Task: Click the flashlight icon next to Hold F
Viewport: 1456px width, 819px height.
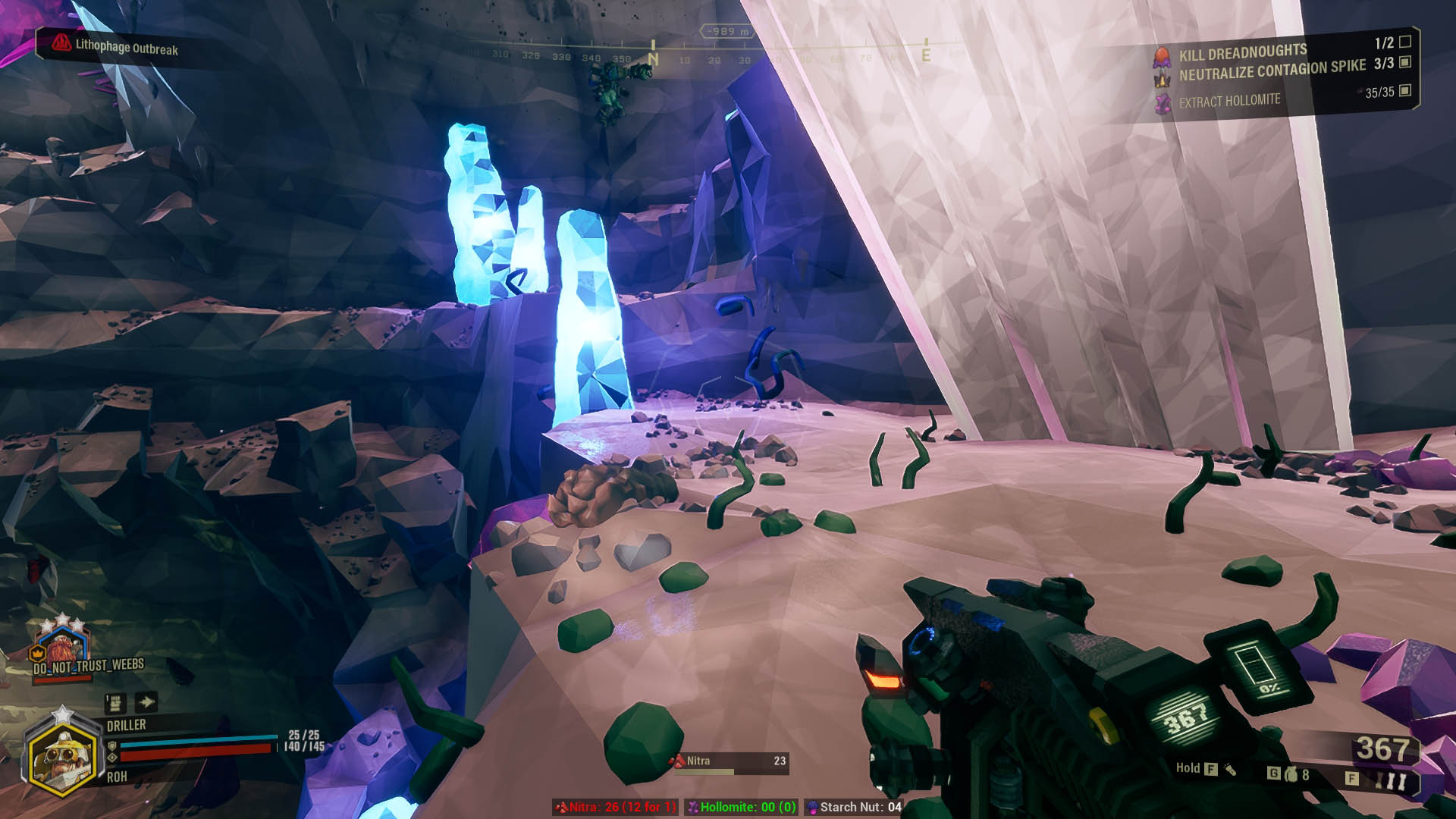Action: point(1230,768)
